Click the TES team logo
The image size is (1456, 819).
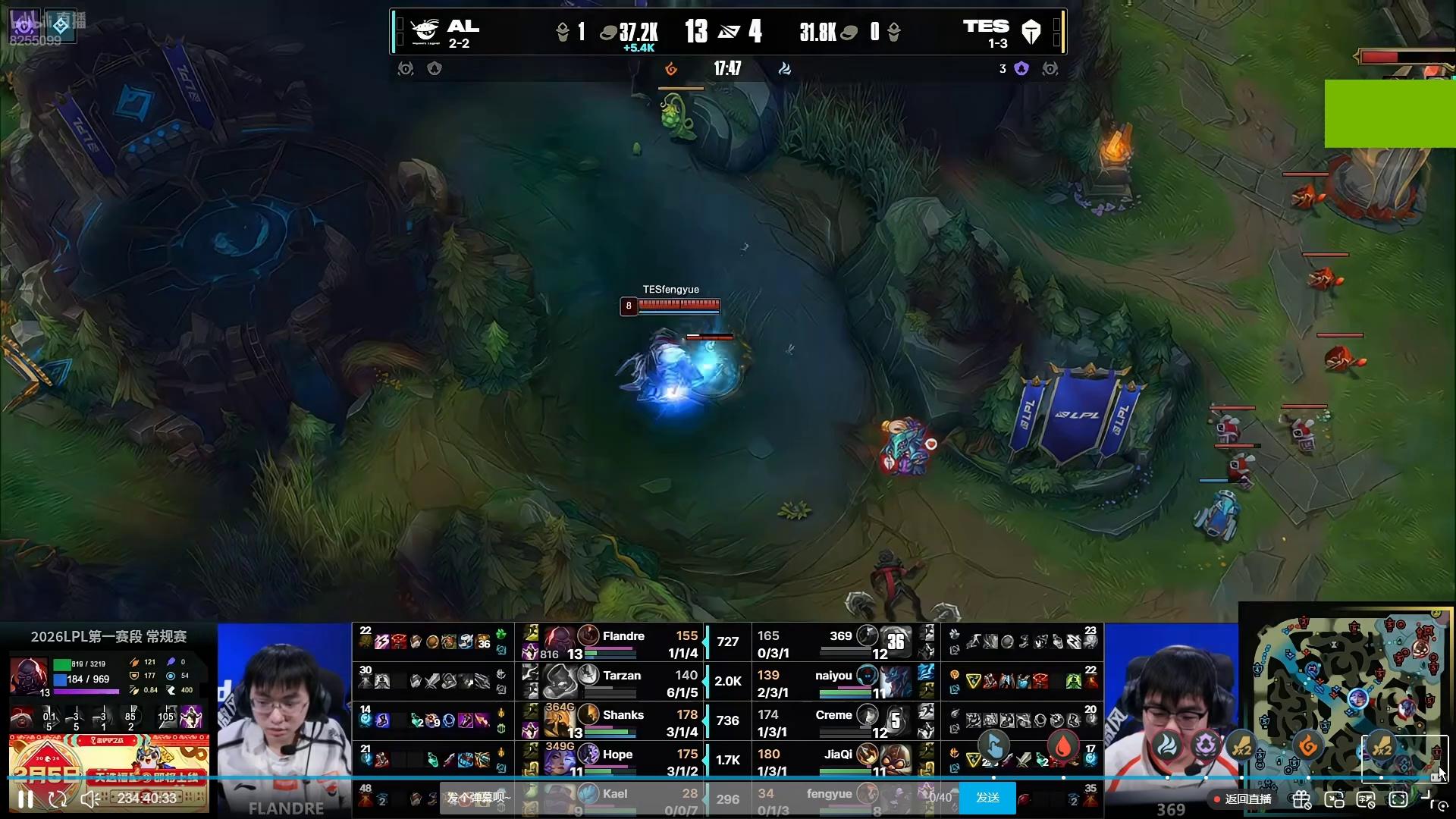point(1031,32)
